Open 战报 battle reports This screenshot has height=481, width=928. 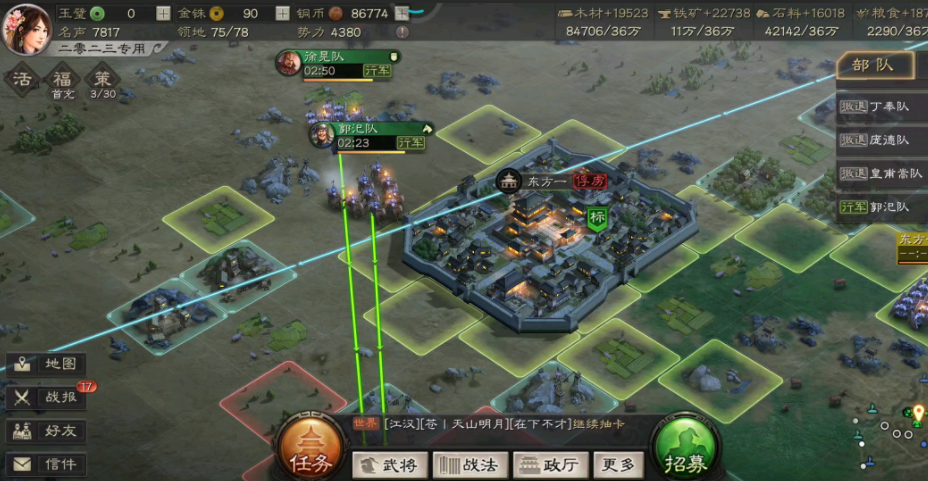pos(46,397)
